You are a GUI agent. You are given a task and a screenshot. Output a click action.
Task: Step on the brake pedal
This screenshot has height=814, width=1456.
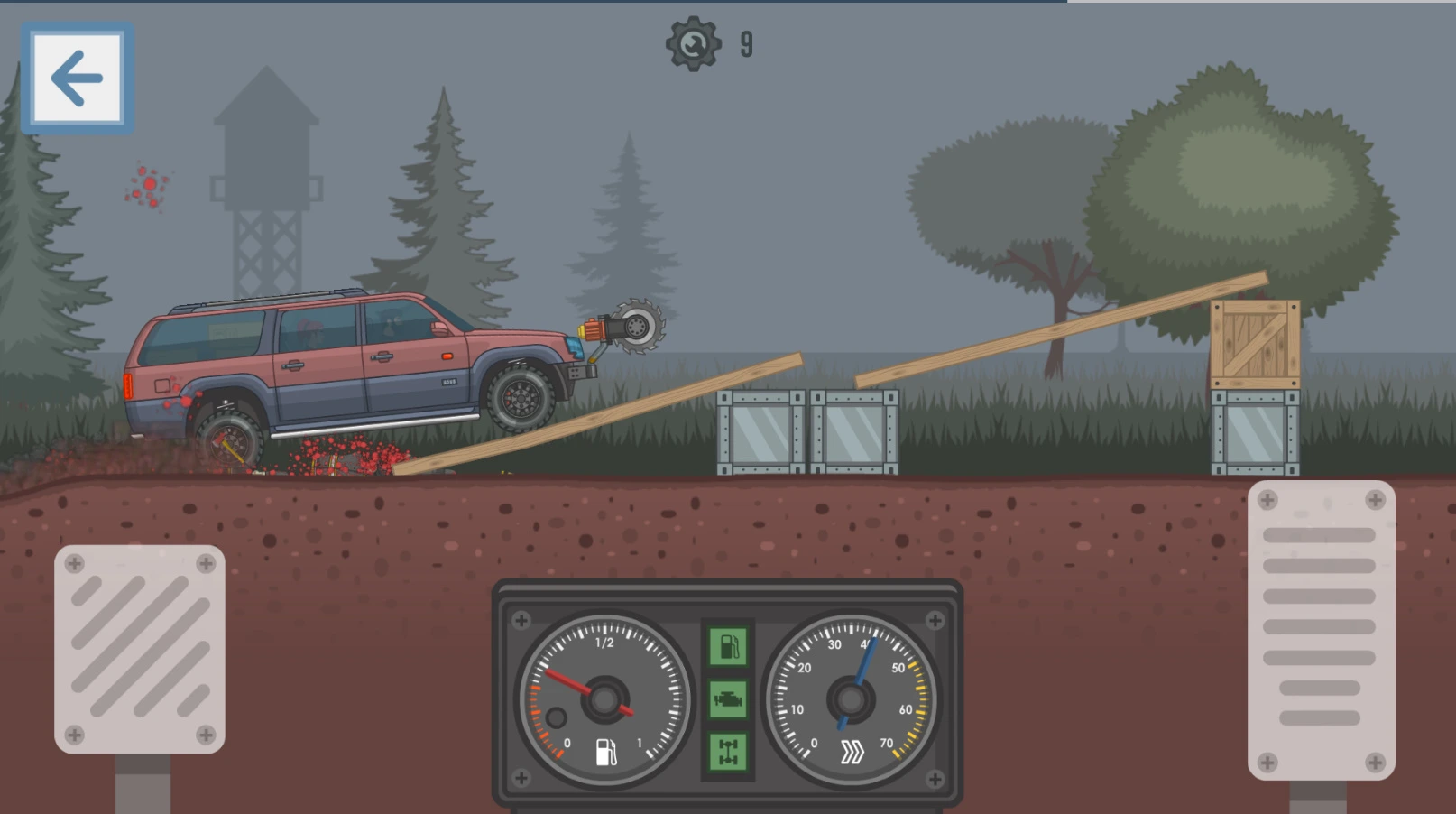pos(140,648)
